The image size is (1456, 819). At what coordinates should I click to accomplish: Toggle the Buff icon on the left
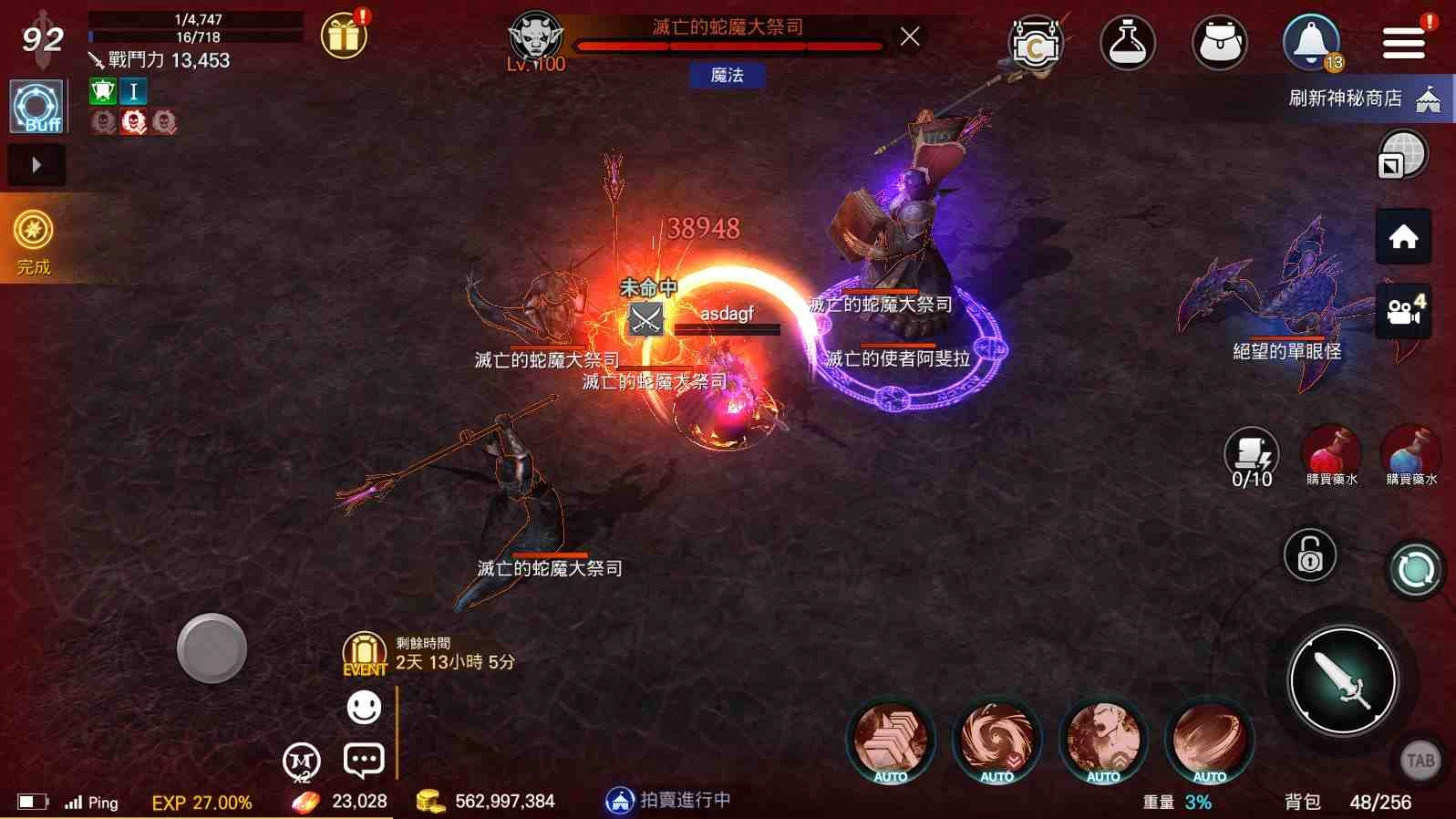click(36, 105)
